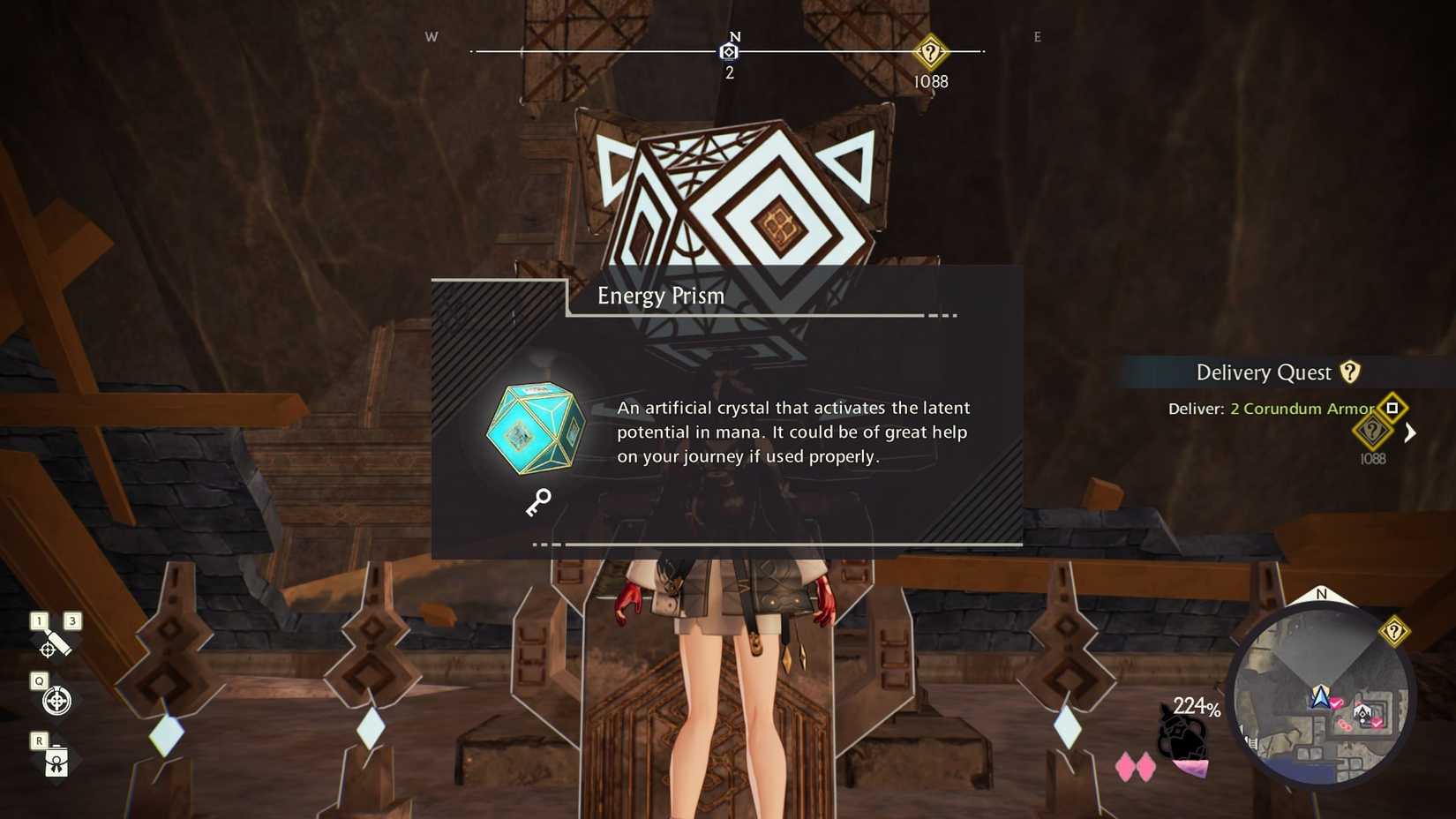Click the 2 Corundum Armor objective link
Image resolution: width=1456 pixels, height=819 pixels.
1301,409
